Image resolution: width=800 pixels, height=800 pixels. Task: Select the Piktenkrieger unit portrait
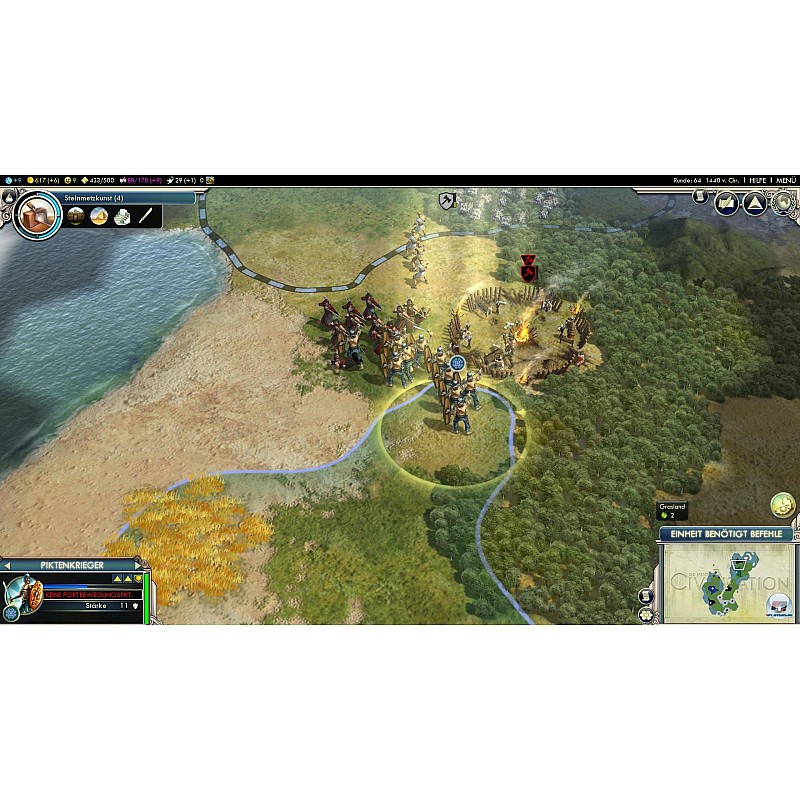(20, 594)
